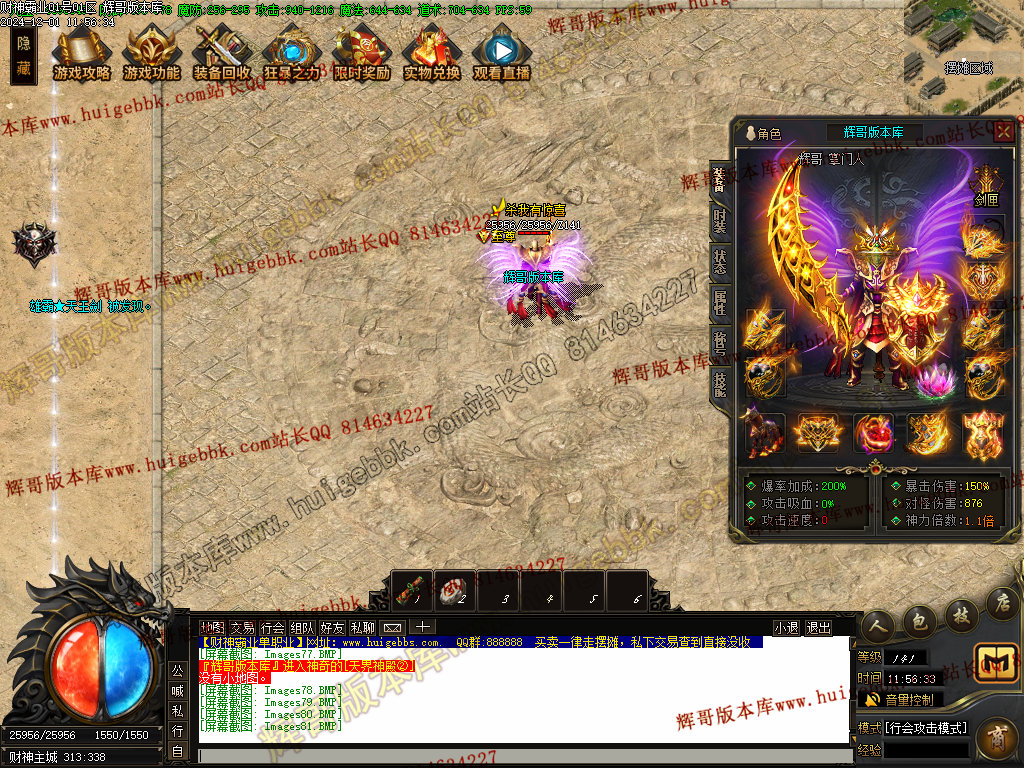This screenshot has width=1024, height=768.
Task: Activate the 狂暴之力 icon
Action: click(x=292, y=54)
